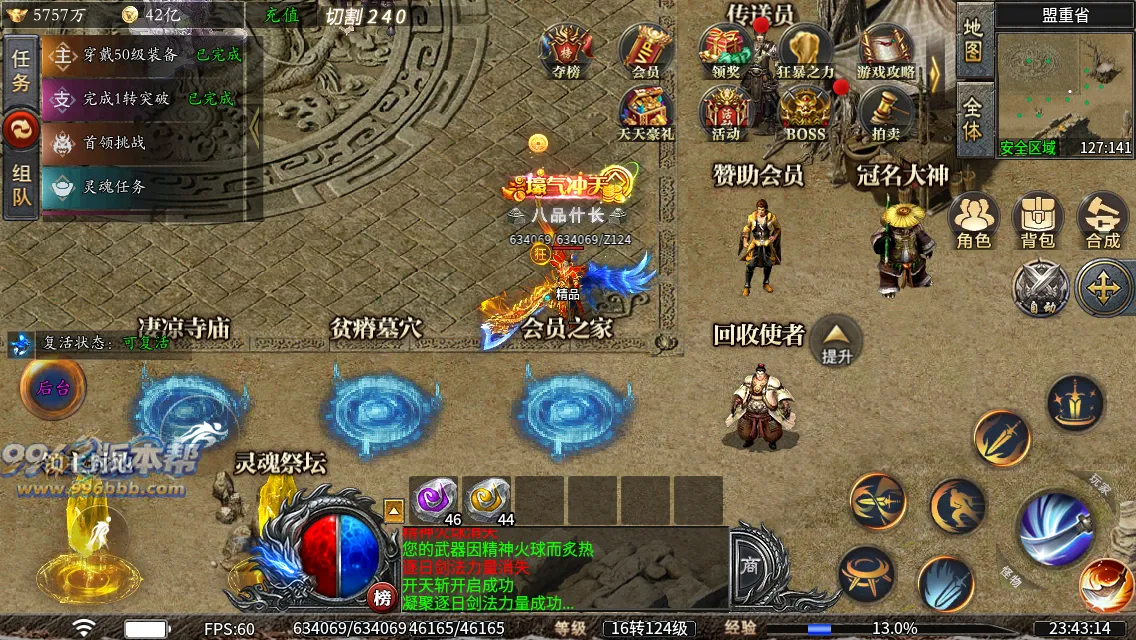
Task: Toggle 自动 auto-battle crossed swords button
Action: click(1041, 288)
